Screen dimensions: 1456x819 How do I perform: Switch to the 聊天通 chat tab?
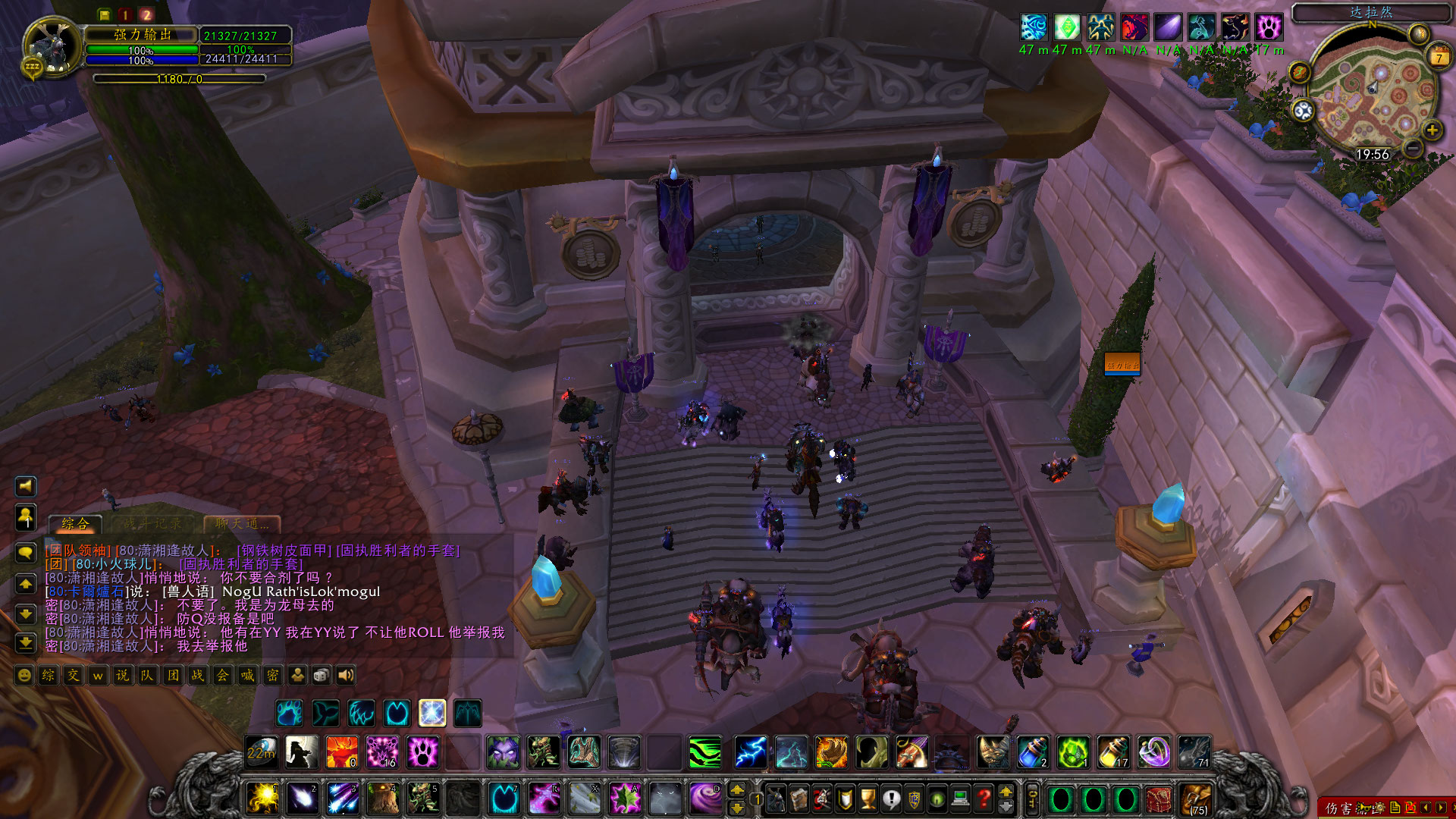pyautogui.click(x=241, y=523)
